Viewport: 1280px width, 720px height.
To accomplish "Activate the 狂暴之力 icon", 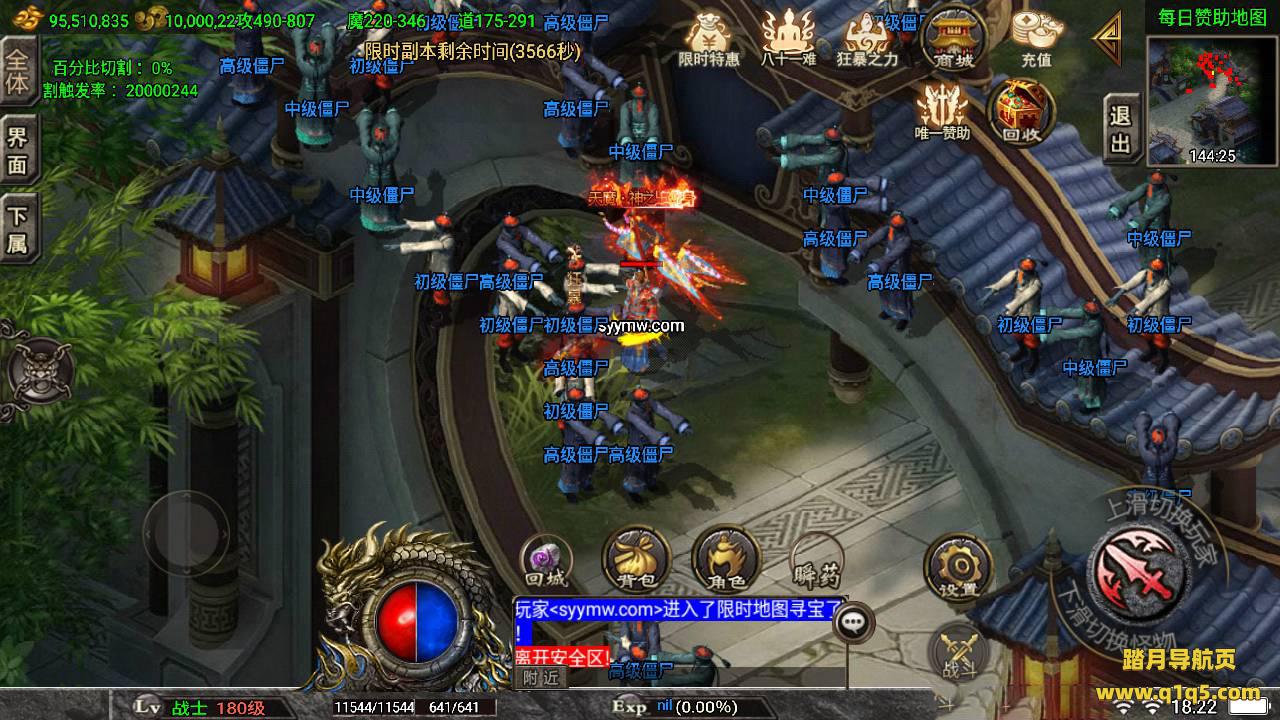I will (867, 38).
